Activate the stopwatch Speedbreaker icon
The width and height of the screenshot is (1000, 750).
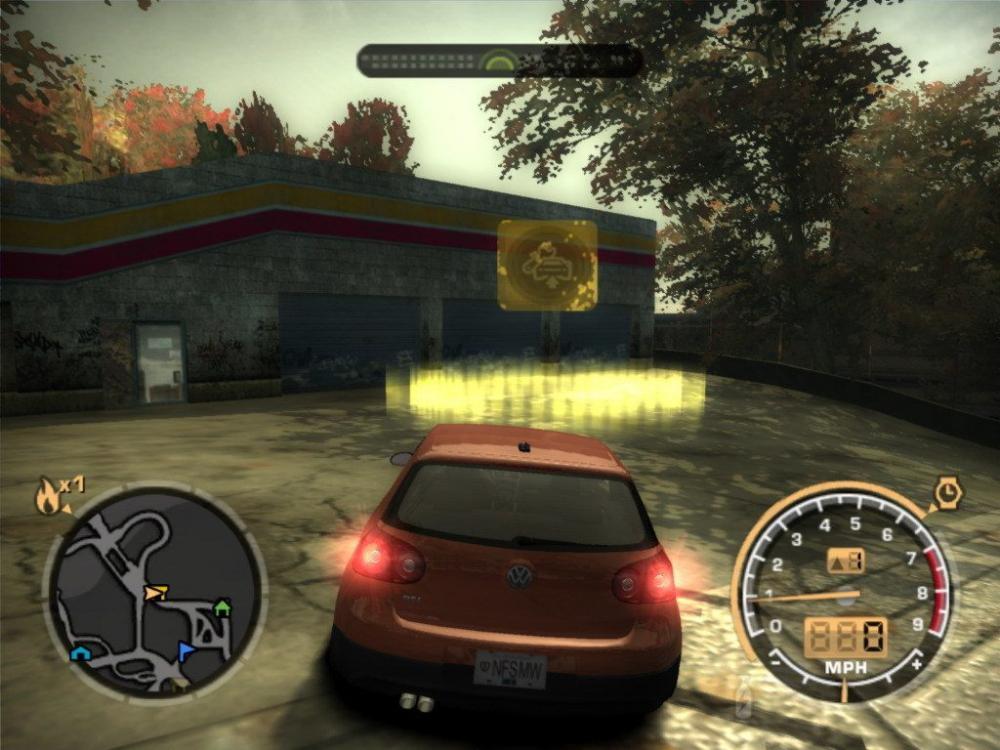tap(945, 493)
